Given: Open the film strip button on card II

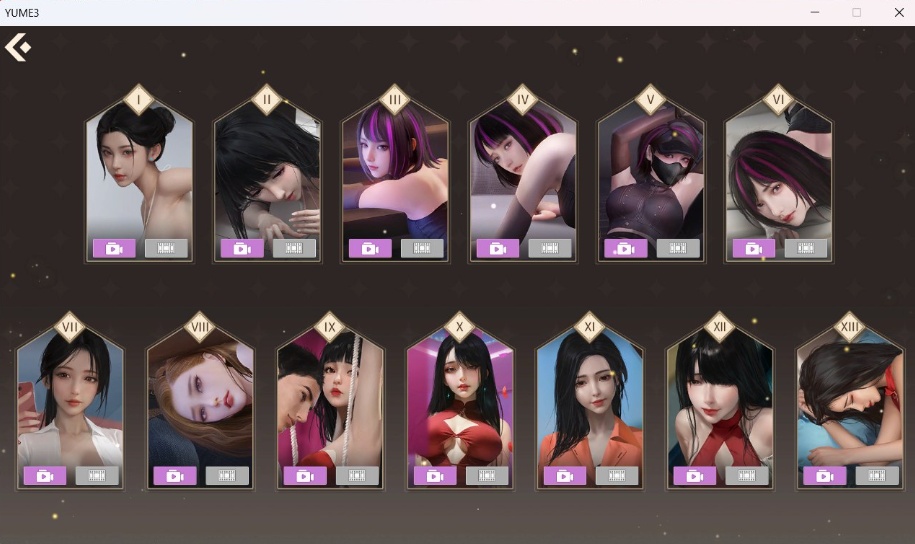Looking at the screenshot, I should click(294, 248).
